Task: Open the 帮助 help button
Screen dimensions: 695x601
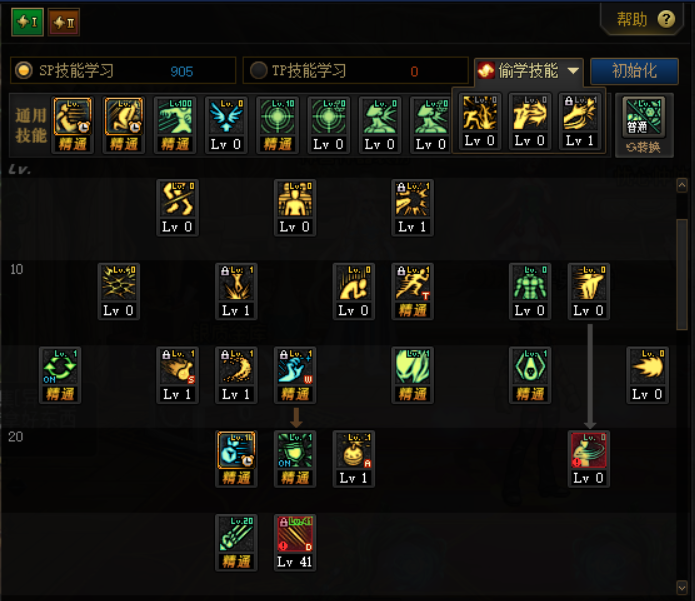Action: pyautogui.click(x=645, y=19)
